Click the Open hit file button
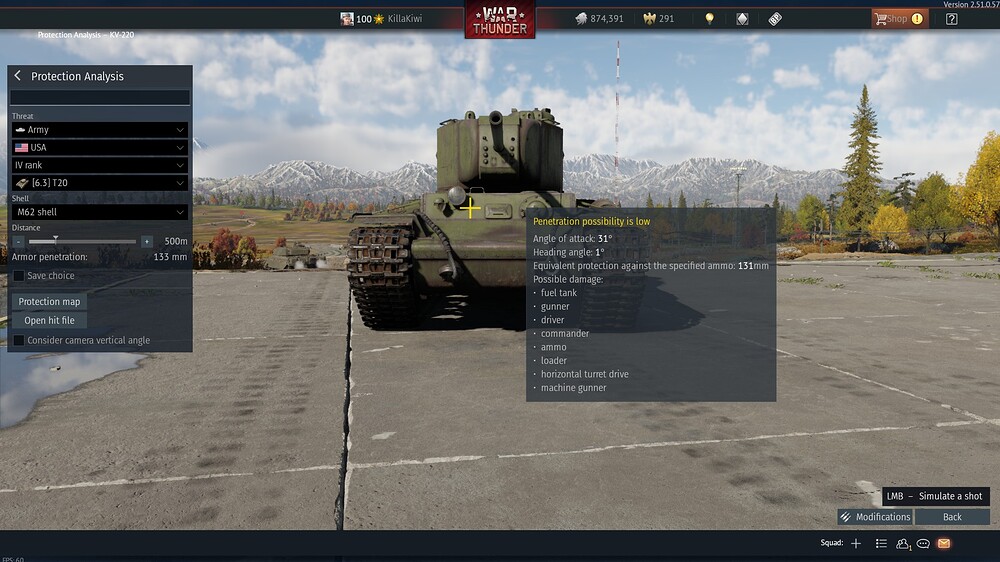Viewport: 1000px width, 562px height. [x=49, y=320]
